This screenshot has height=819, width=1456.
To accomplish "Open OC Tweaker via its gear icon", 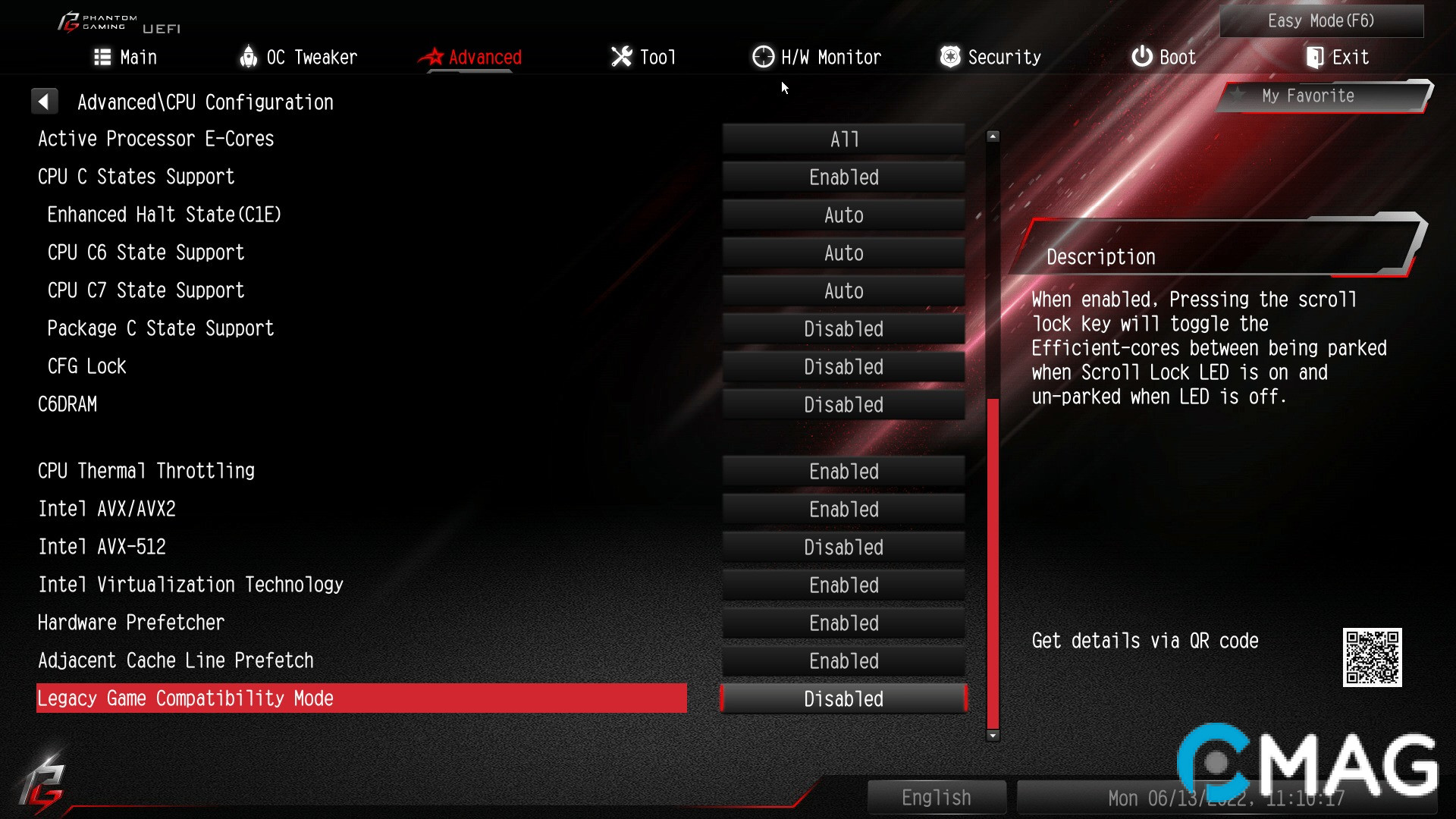I will (248, 57).
